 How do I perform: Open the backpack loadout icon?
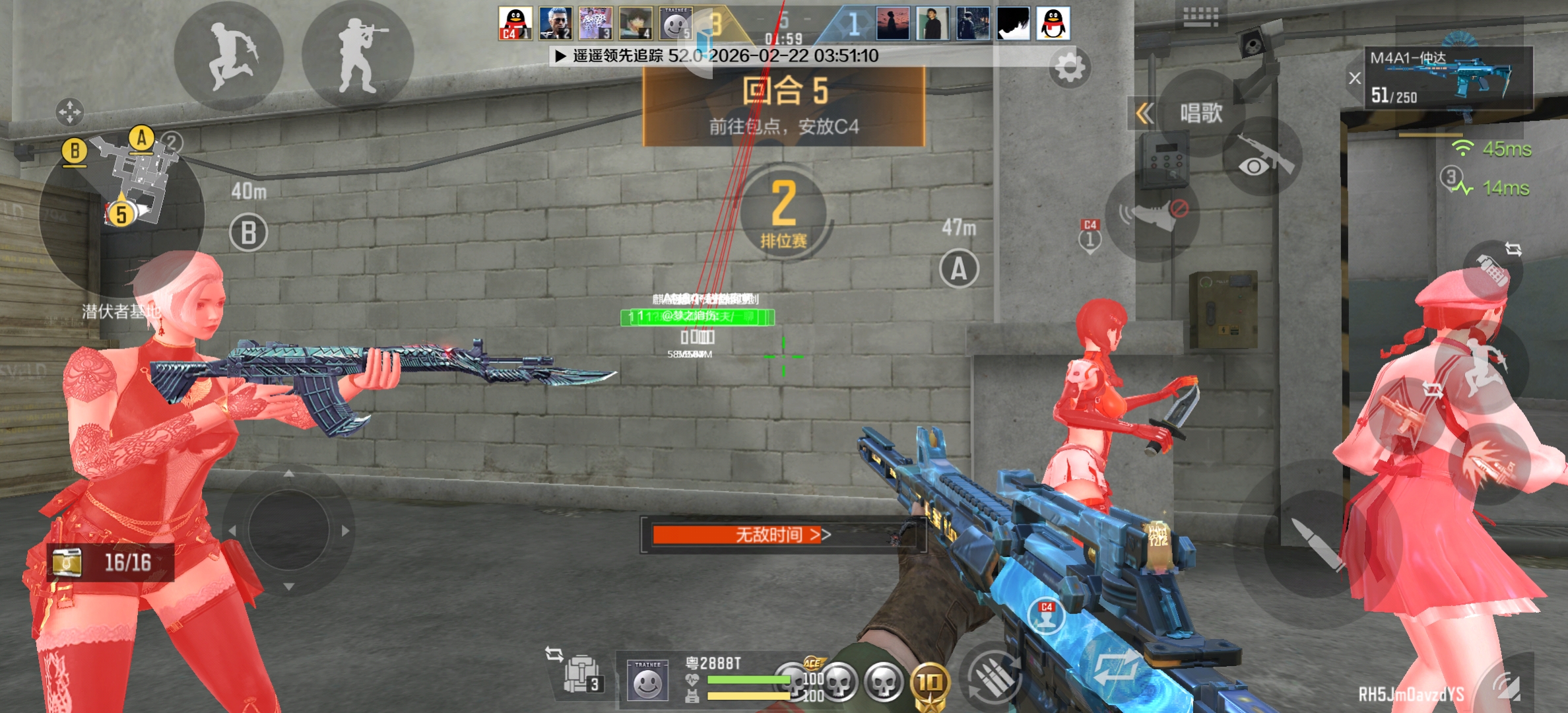pos(581,675)
